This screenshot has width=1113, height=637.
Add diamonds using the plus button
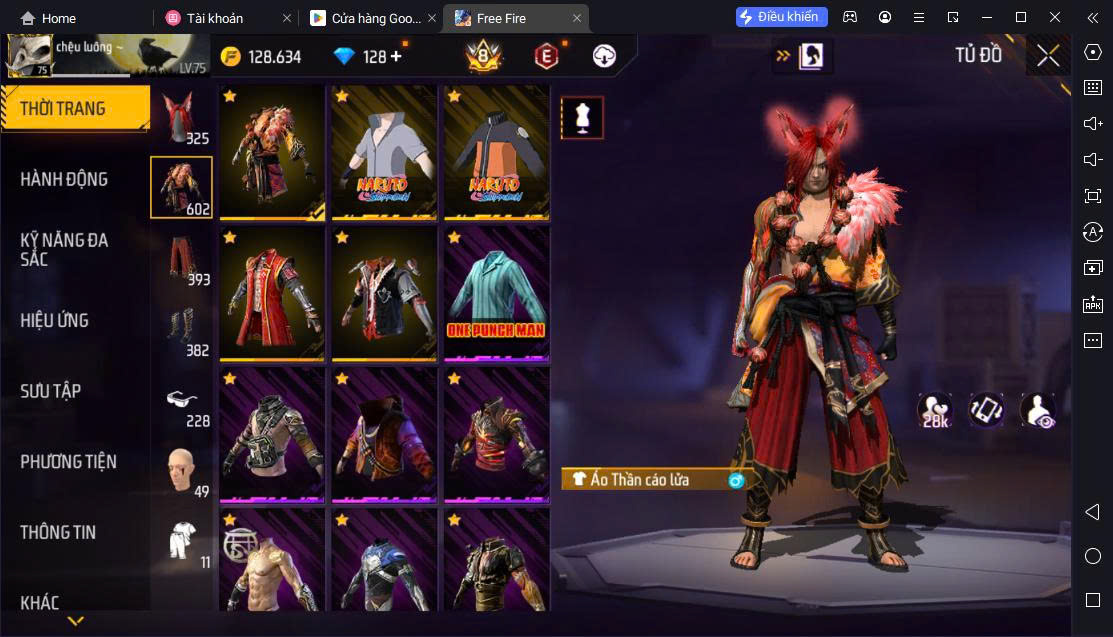coord(396,56)
